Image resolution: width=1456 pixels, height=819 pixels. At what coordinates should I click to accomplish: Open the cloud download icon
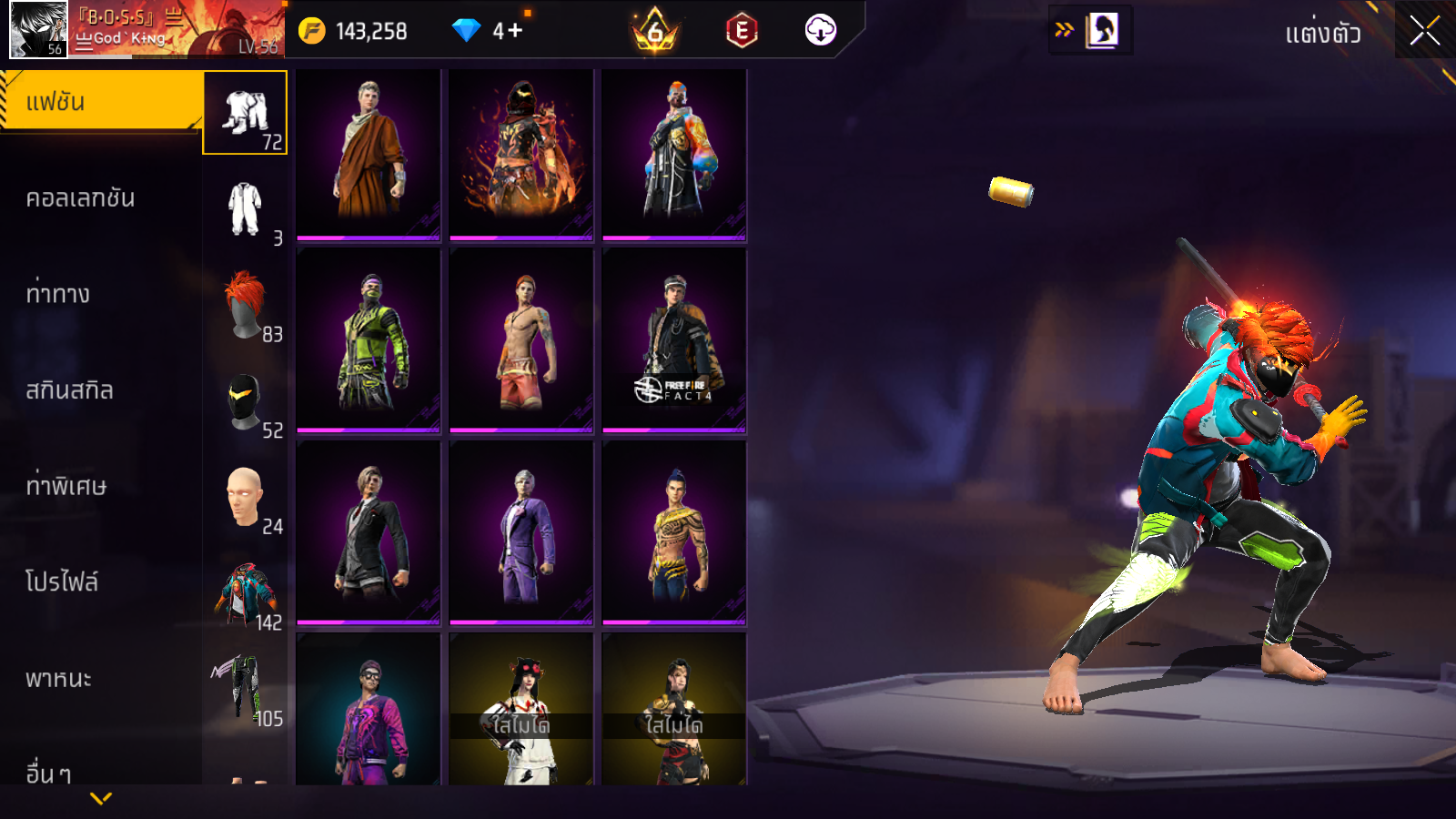[x=820, y=30]
